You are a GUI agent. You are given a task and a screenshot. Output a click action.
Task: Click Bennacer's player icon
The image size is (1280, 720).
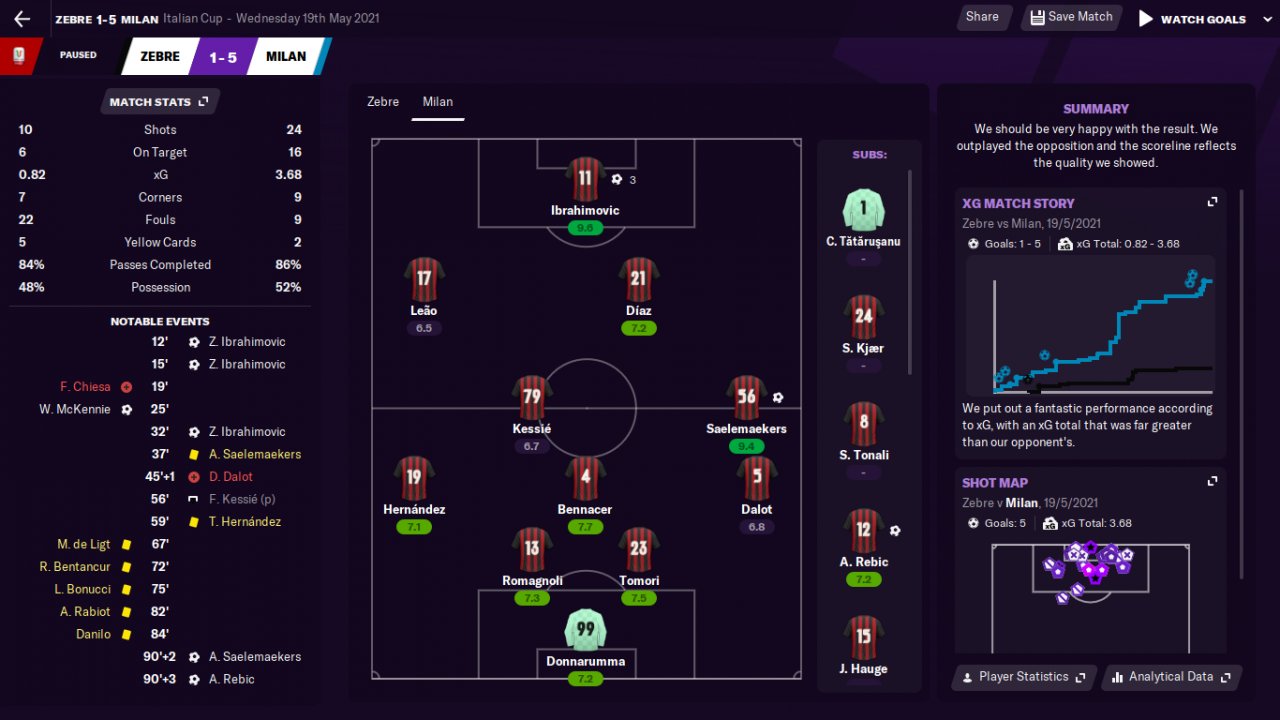click(585, 479)
